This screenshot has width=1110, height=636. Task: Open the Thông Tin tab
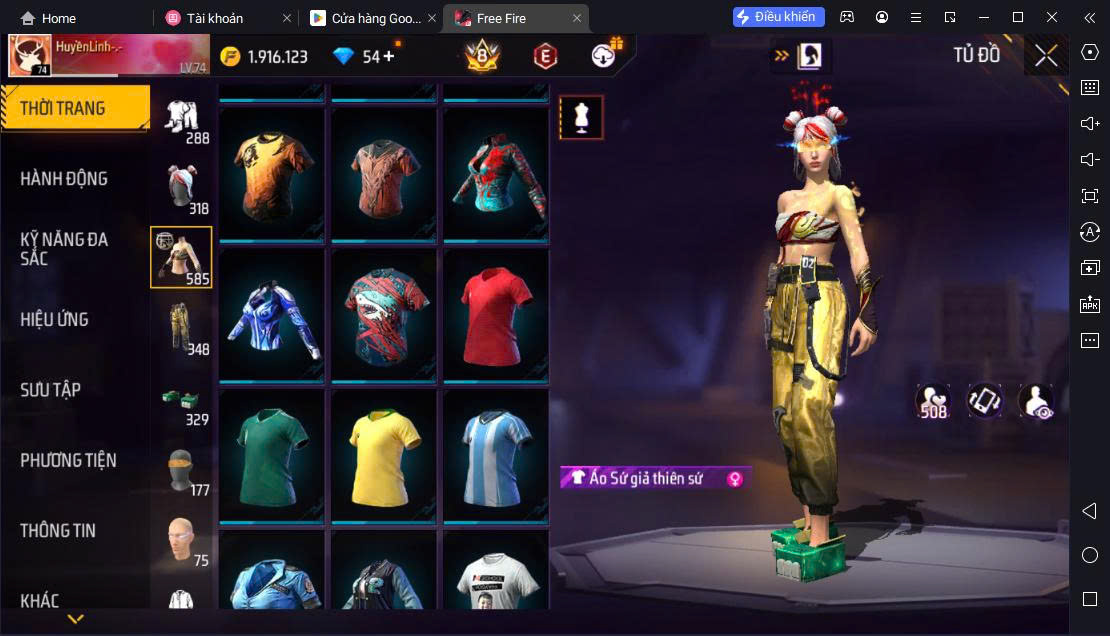(58, 531)
